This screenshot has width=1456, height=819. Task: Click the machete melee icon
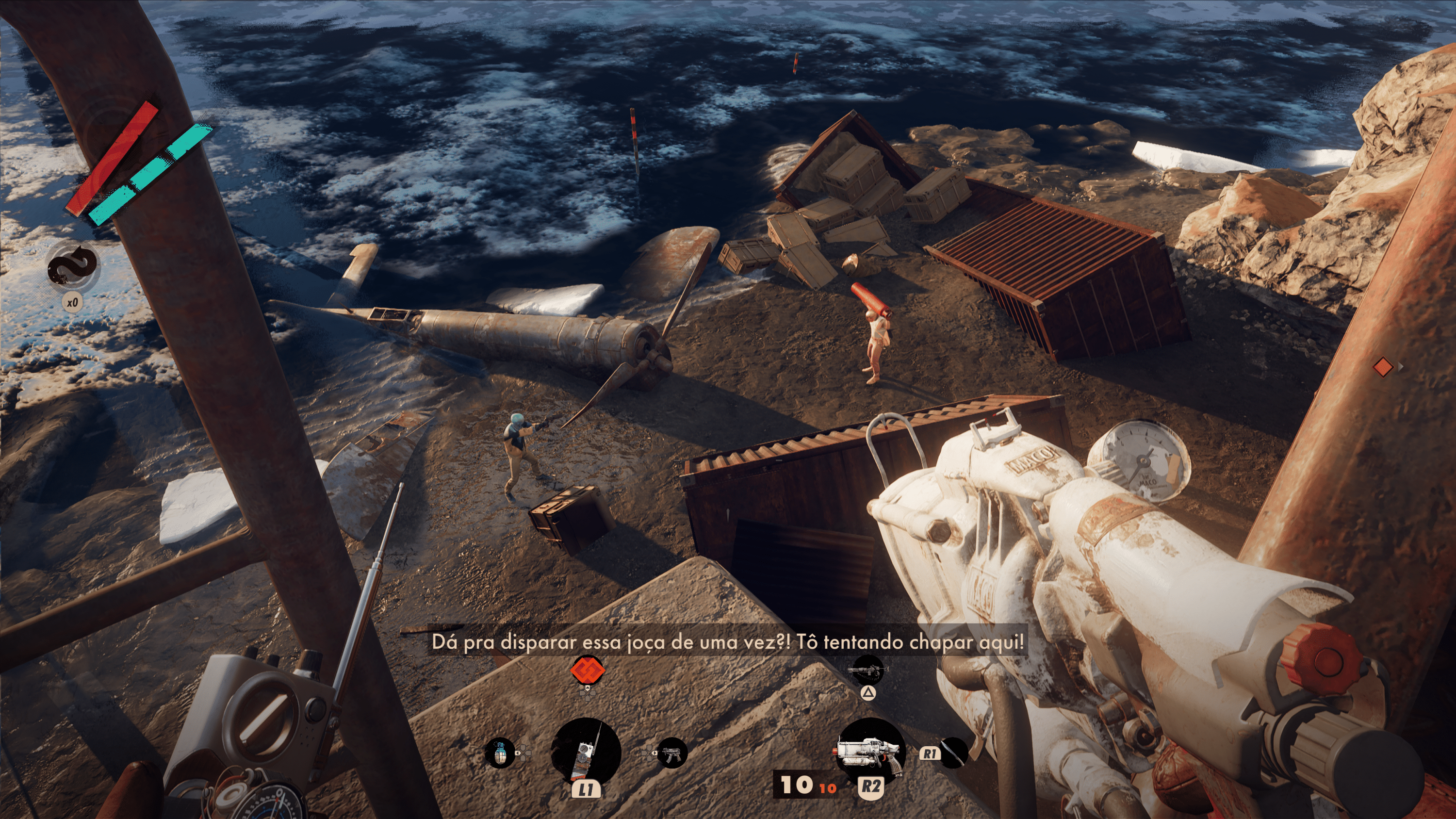953,753
